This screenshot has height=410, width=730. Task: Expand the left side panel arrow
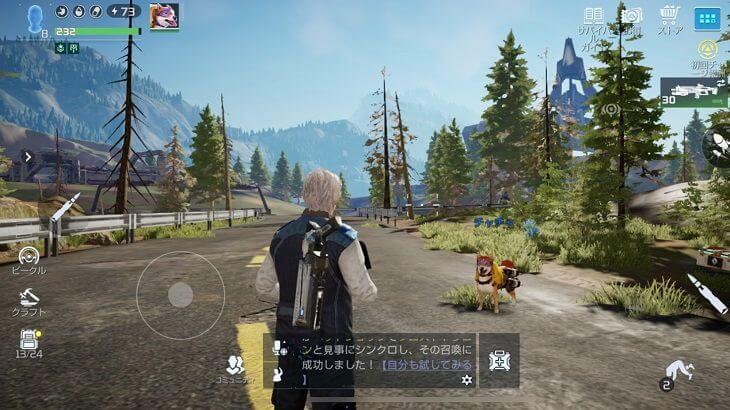pyautogui.click(x=27, y=157)
